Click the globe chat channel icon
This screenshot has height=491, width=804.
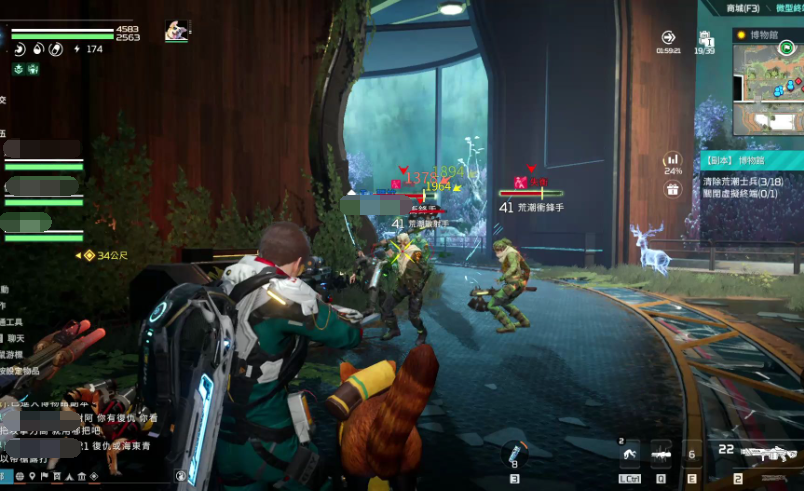click(19, 476)
